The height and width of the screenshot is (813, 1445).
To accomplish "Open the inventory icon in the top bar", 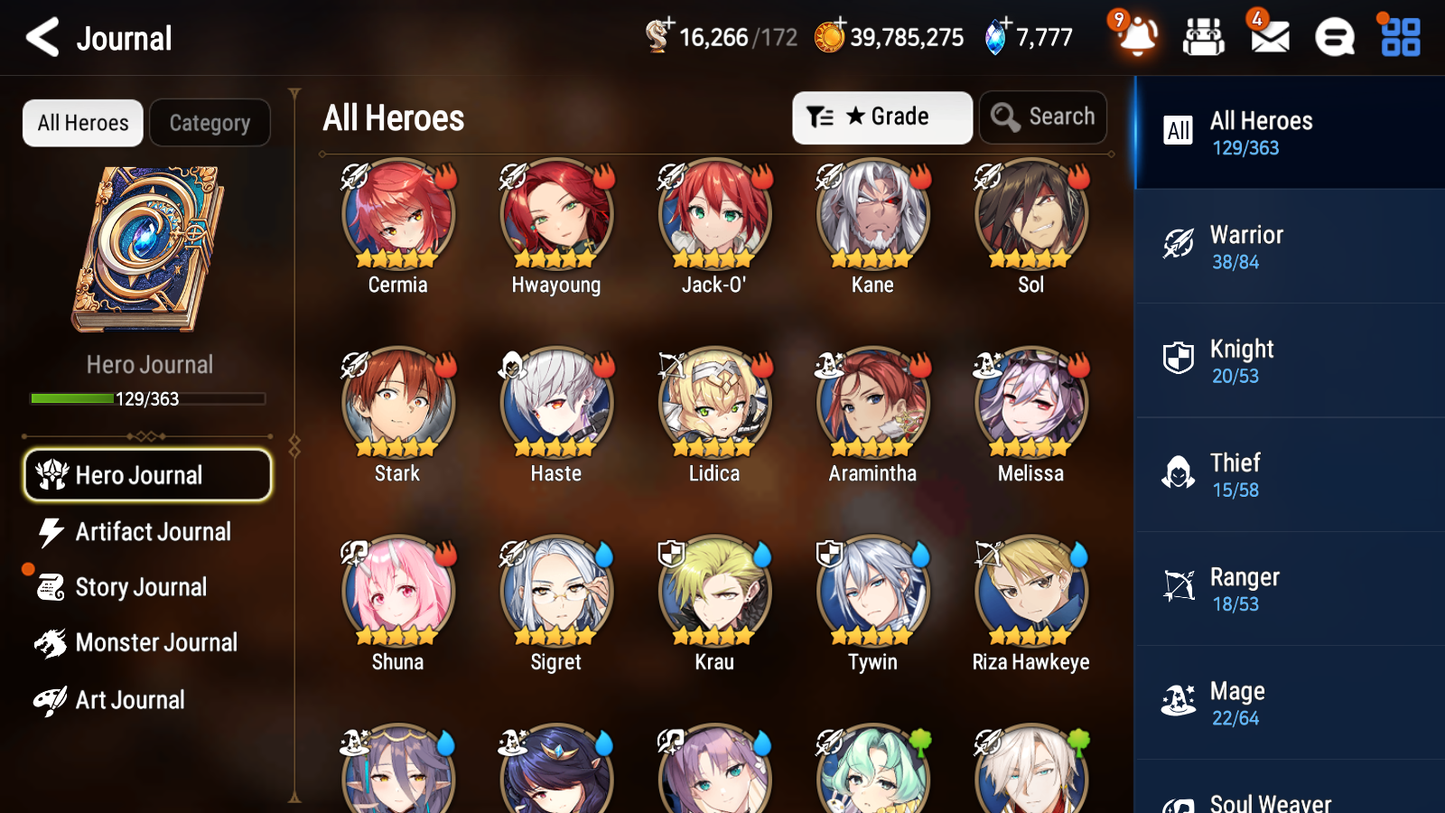I will [x=1203, y=36].
